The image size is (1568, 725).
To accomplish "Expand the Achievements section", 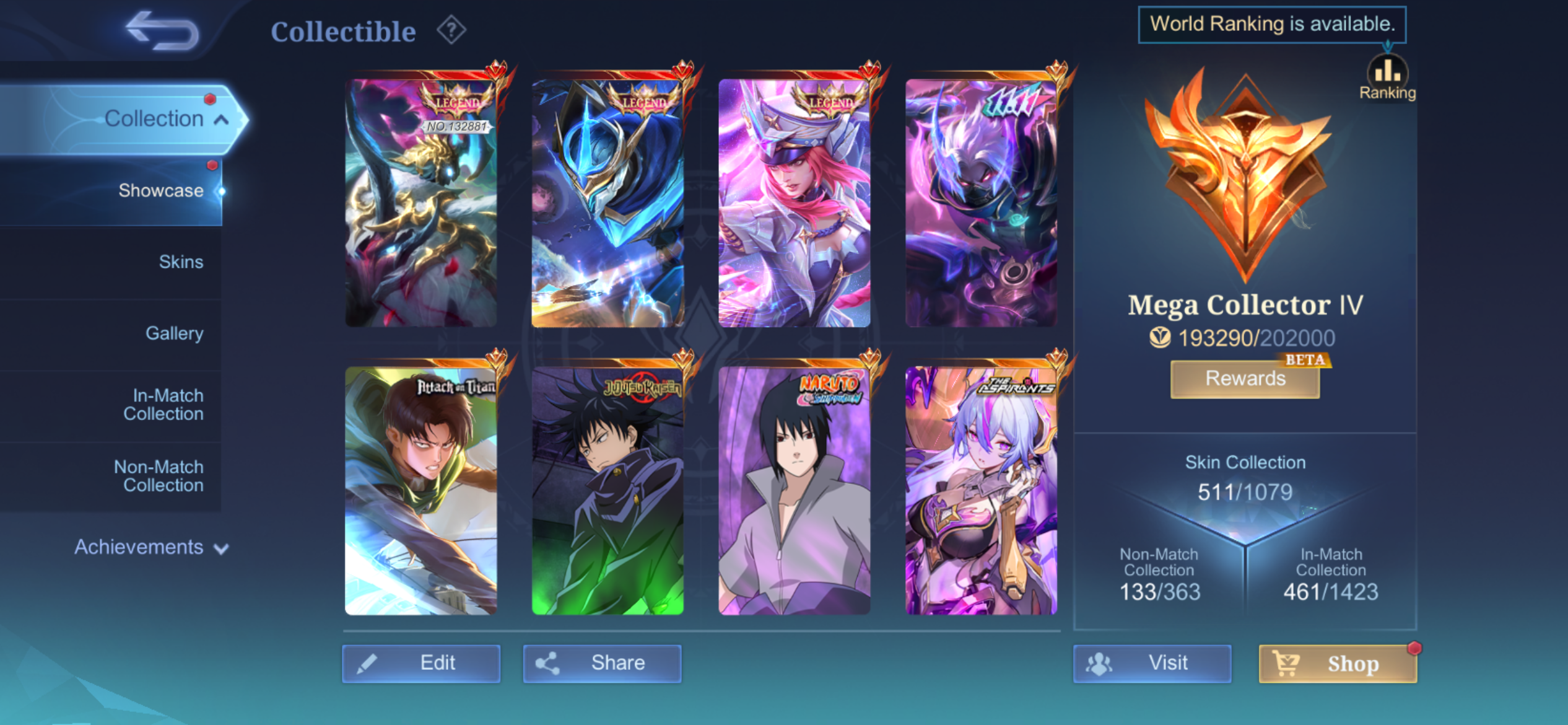I will (151, 547).
